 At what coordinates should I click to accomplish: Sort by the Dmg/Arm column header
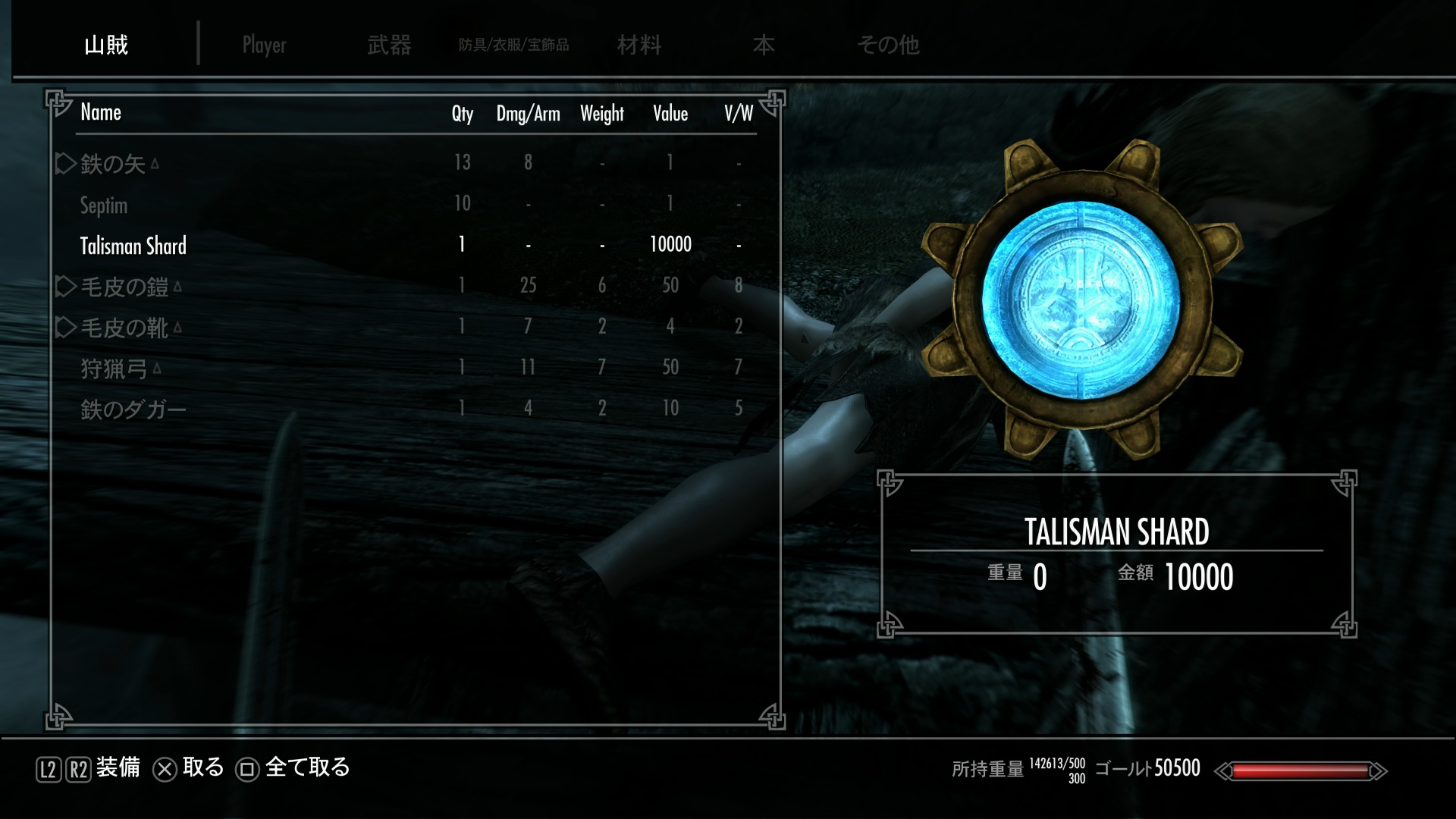528,114
